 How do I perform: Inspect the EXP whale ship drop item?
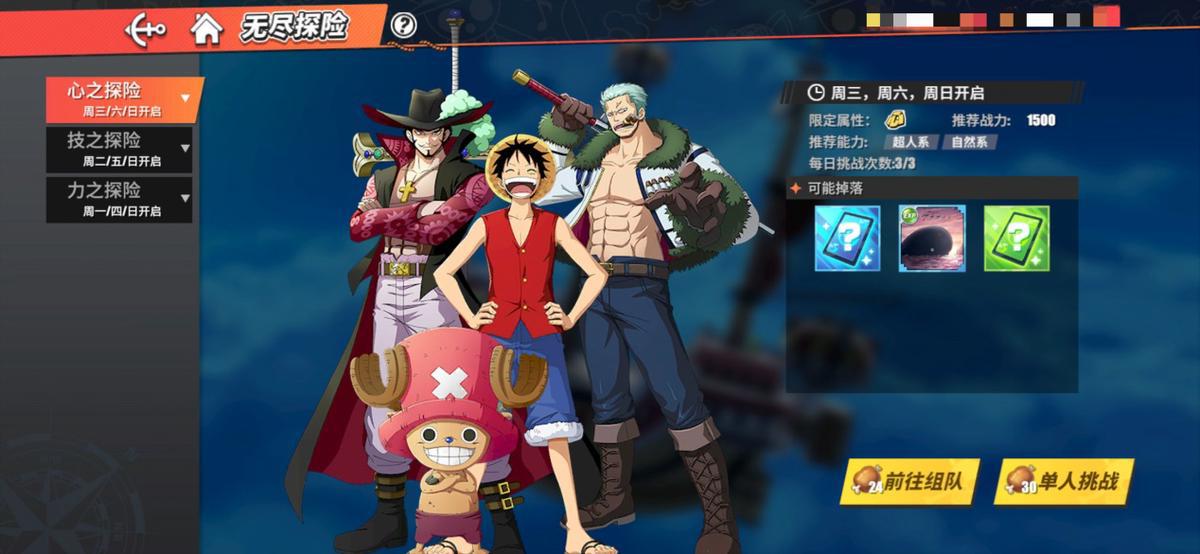(932, 239)
